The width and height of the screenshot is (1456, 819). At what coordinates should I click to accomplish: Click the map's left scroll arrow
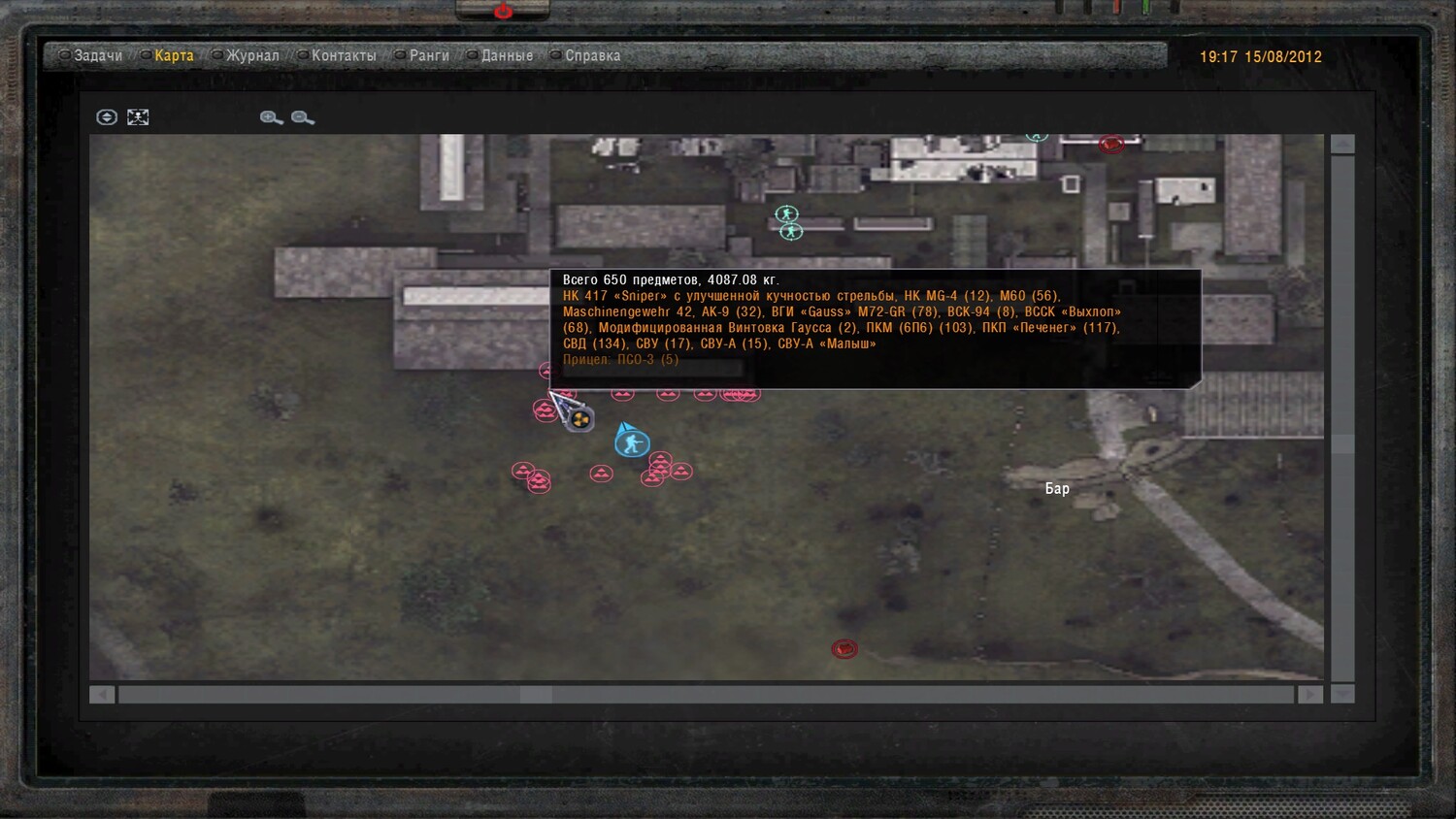(x=102, y=695)
